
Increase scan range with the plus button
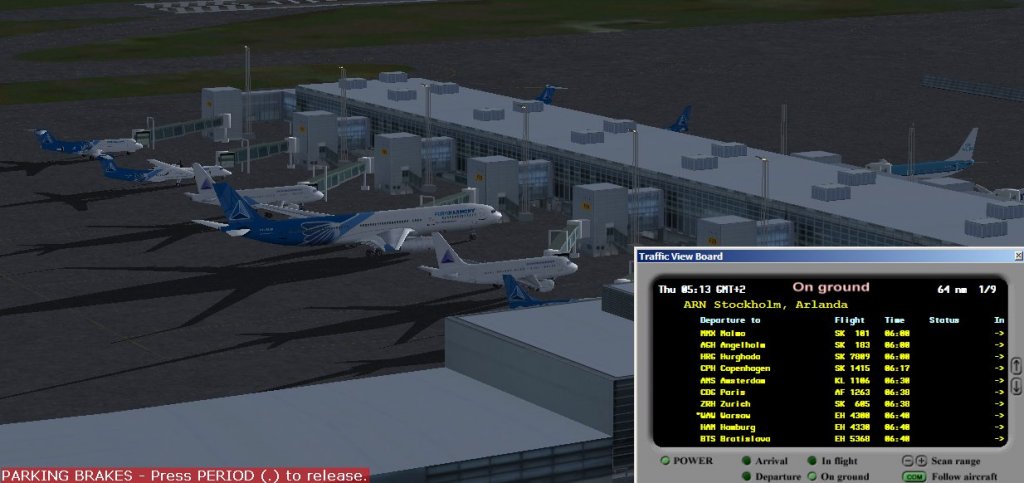921,461
